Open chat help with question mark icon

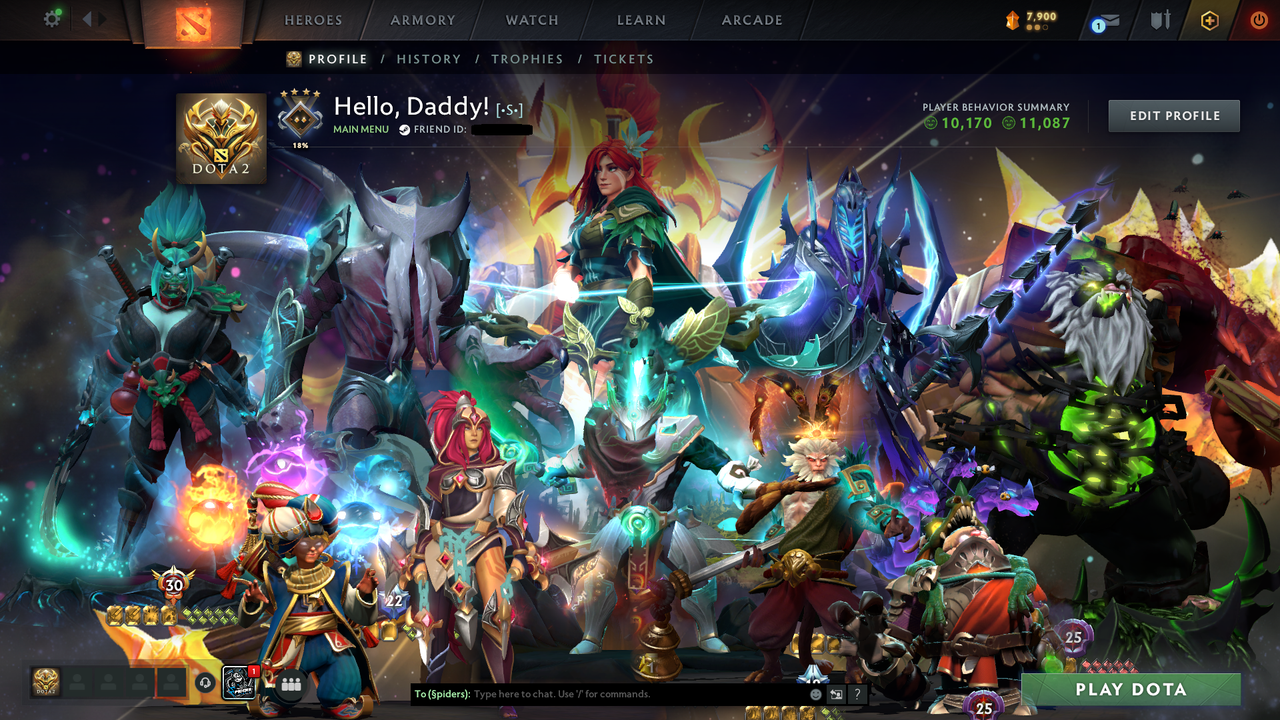pyautogui.click(x=857, y=694)
